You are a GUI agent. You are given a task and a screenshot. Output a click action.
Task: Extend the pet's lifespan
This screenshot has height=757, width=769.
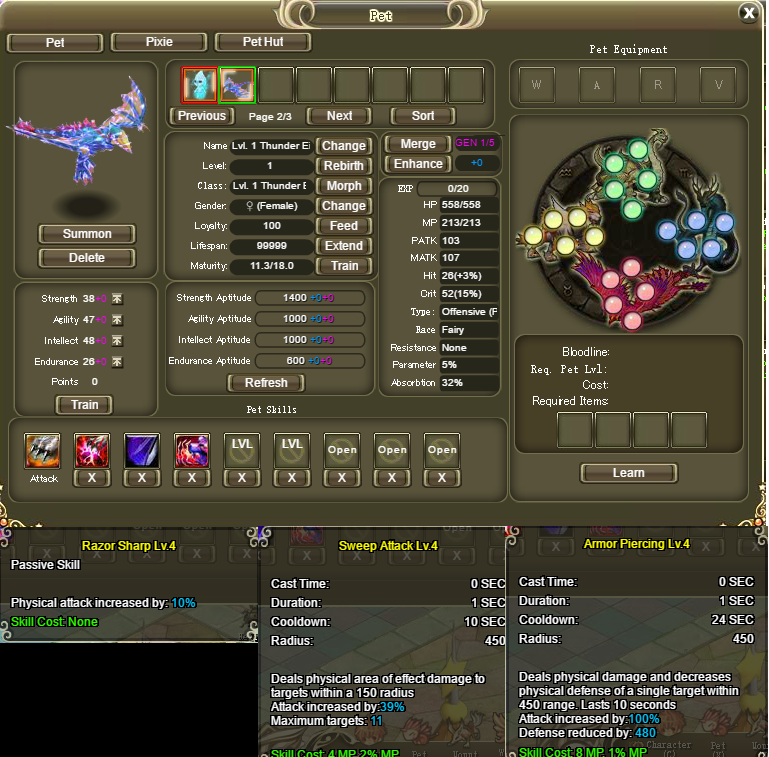pyautogui.click(x=344, y=246)
